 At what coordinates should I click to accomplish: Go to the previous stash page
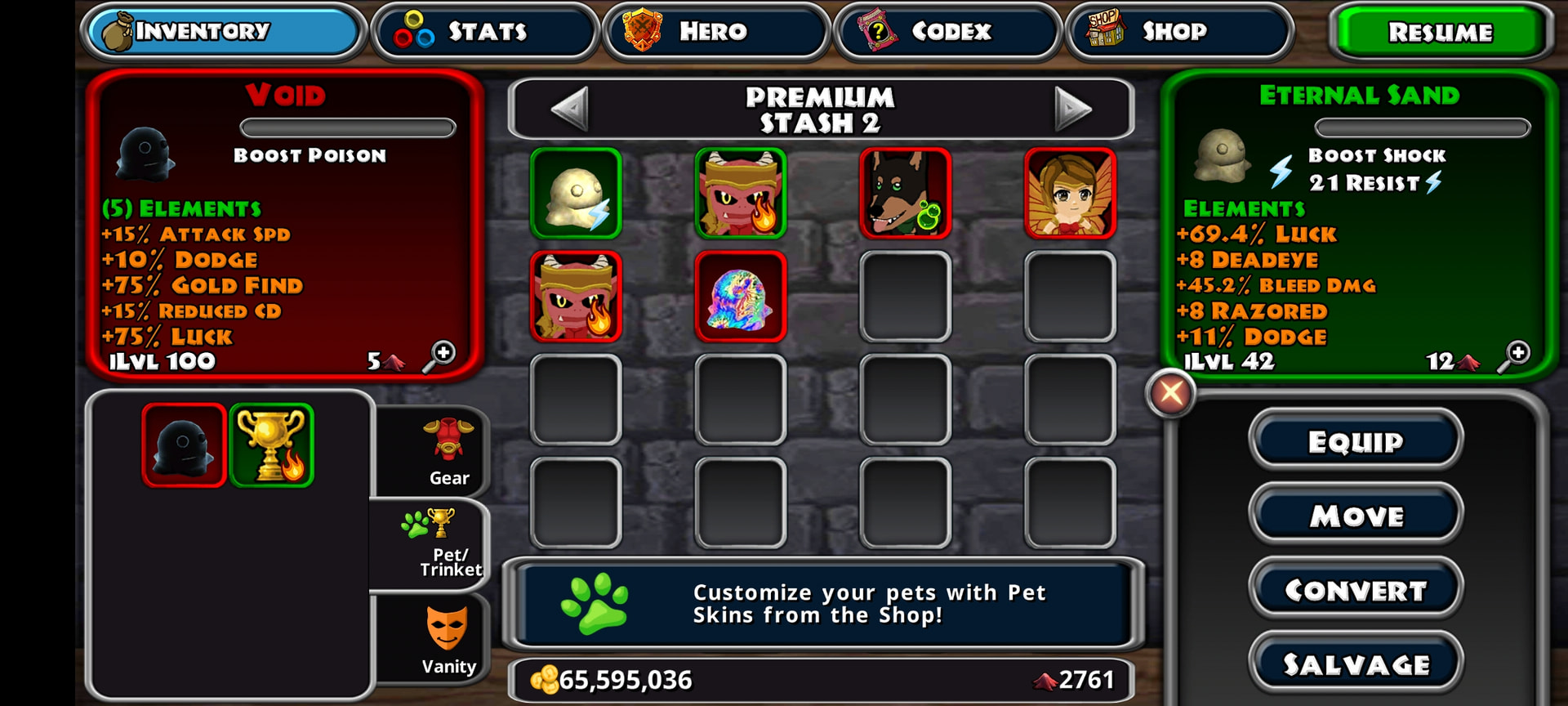(569, 109)
